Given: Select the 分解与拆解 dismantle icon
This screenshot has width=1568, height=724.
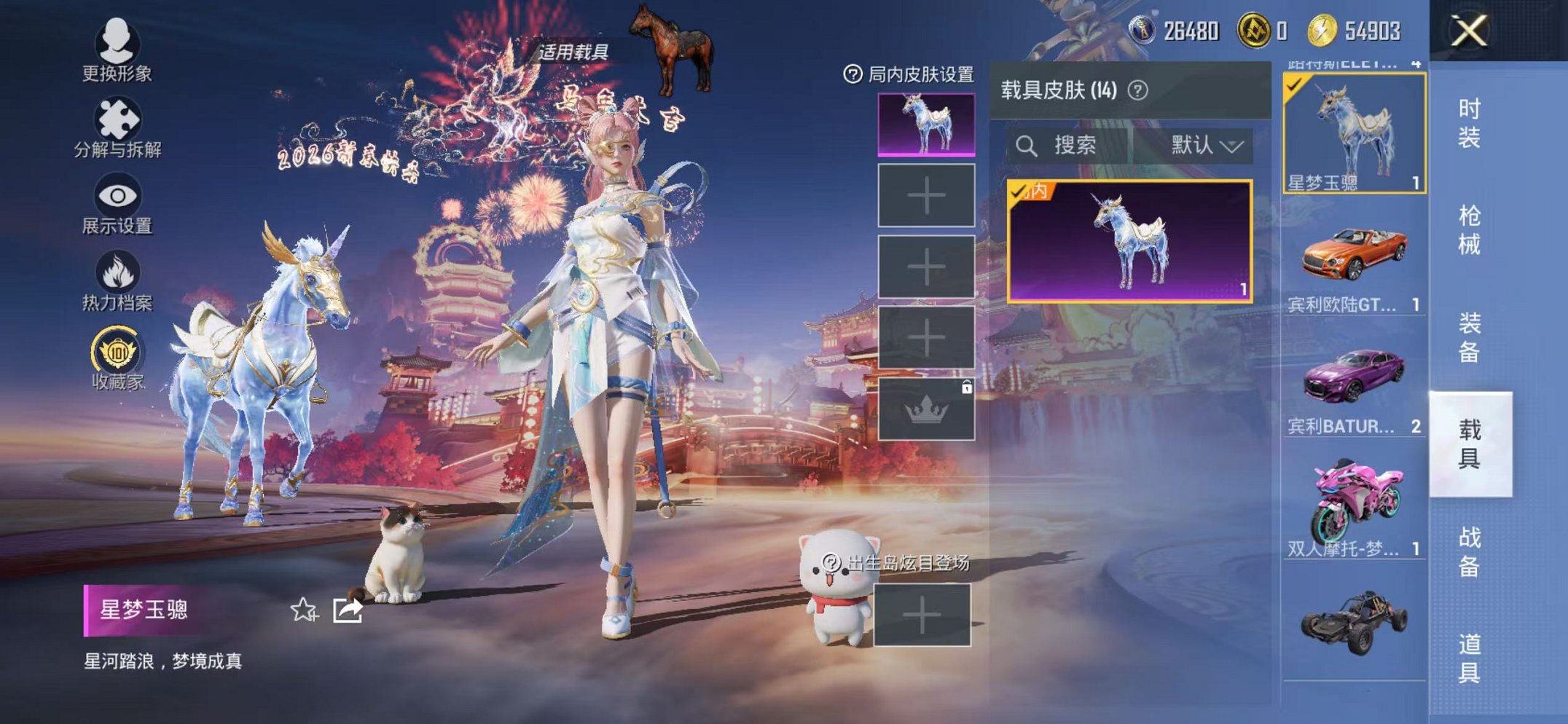Looking at the screenshot, I should 117,117.
